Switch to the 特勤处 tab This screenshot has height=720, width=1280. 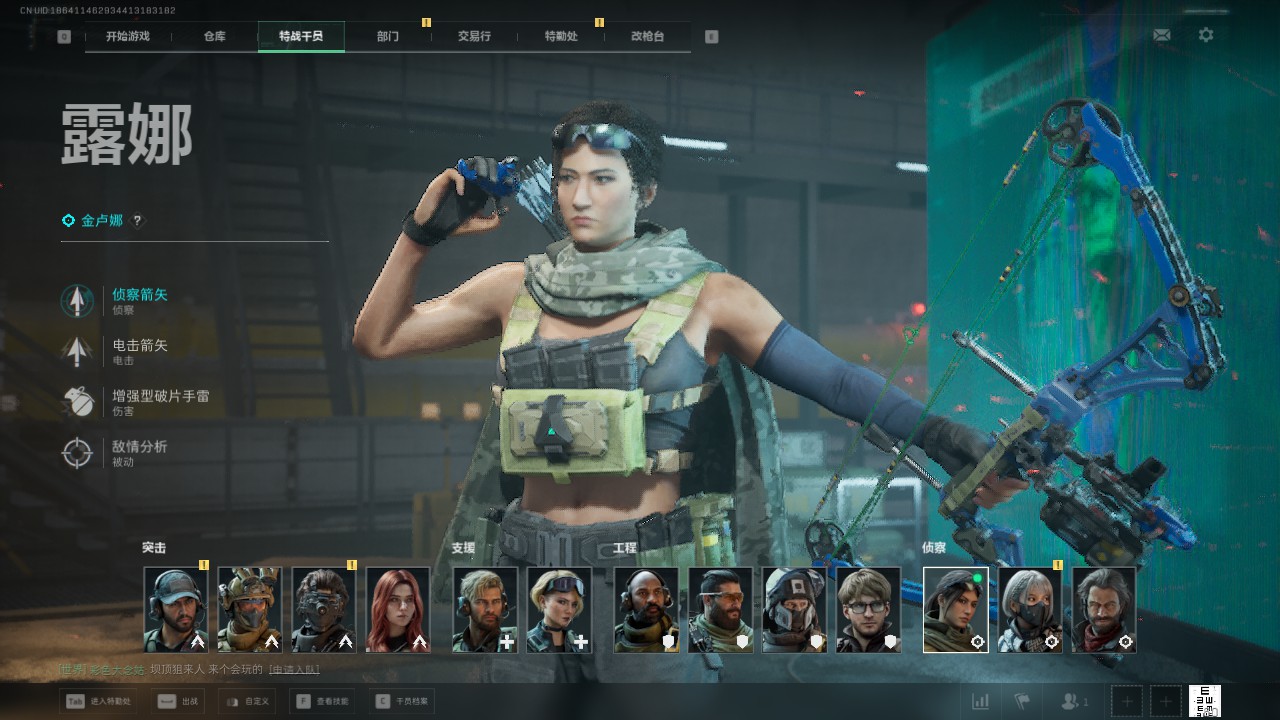561,36
